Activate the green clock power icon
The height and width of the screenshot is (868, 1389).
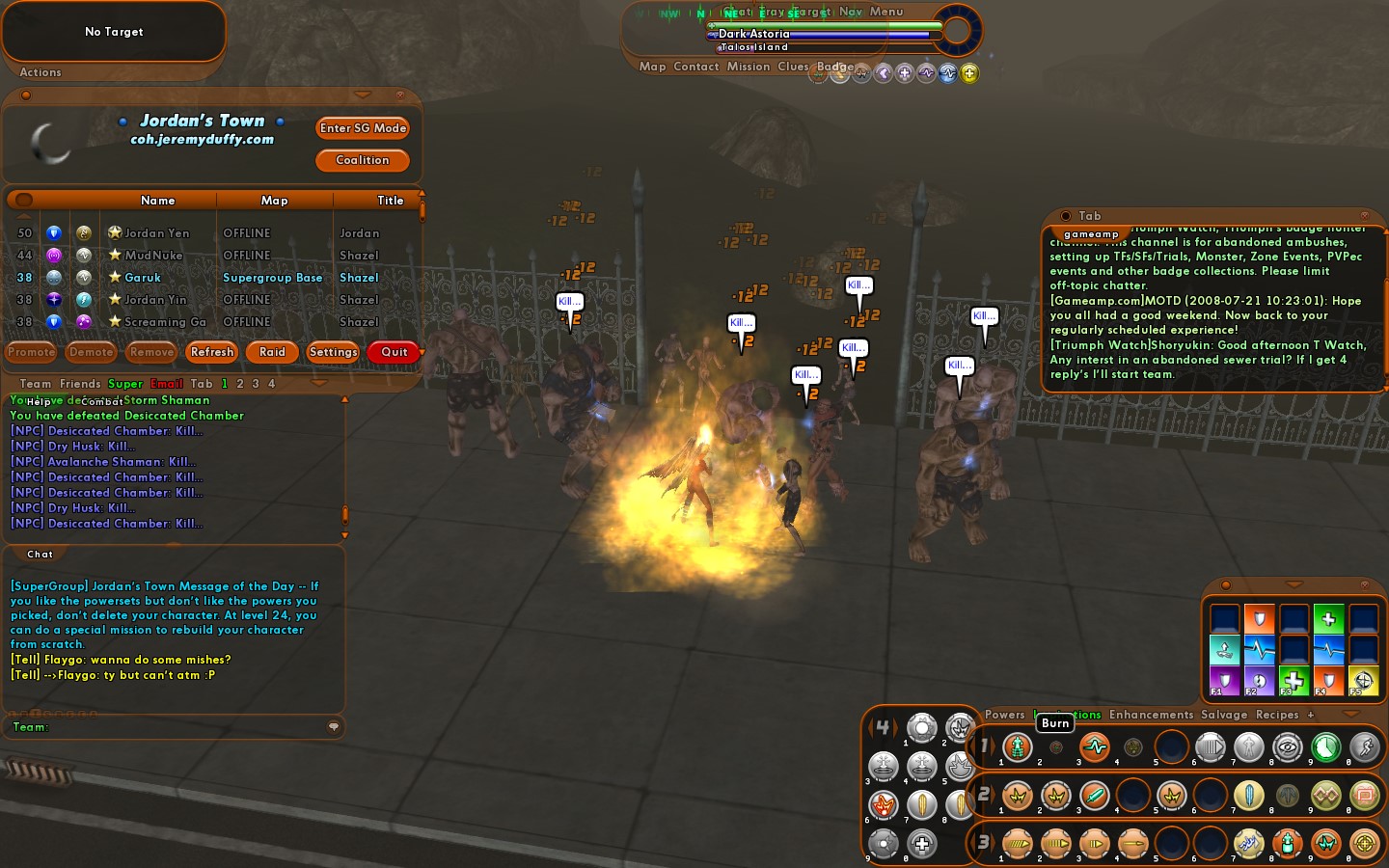pos(1326,746)
